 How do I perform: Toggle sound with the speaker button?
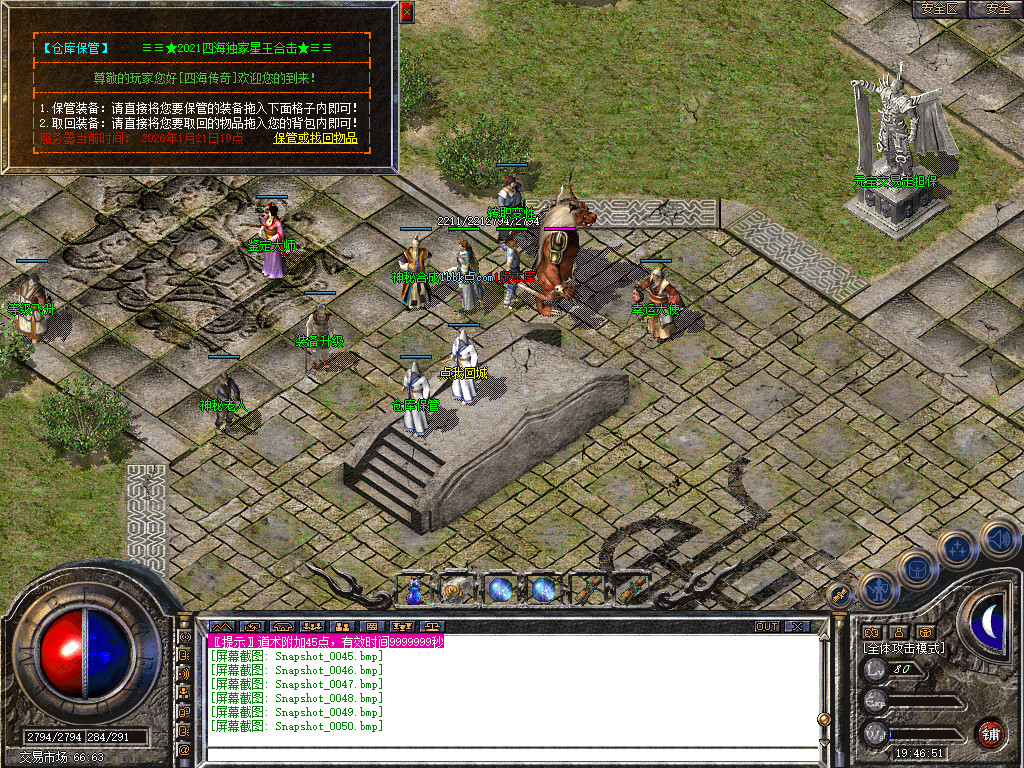coord(999,538)
